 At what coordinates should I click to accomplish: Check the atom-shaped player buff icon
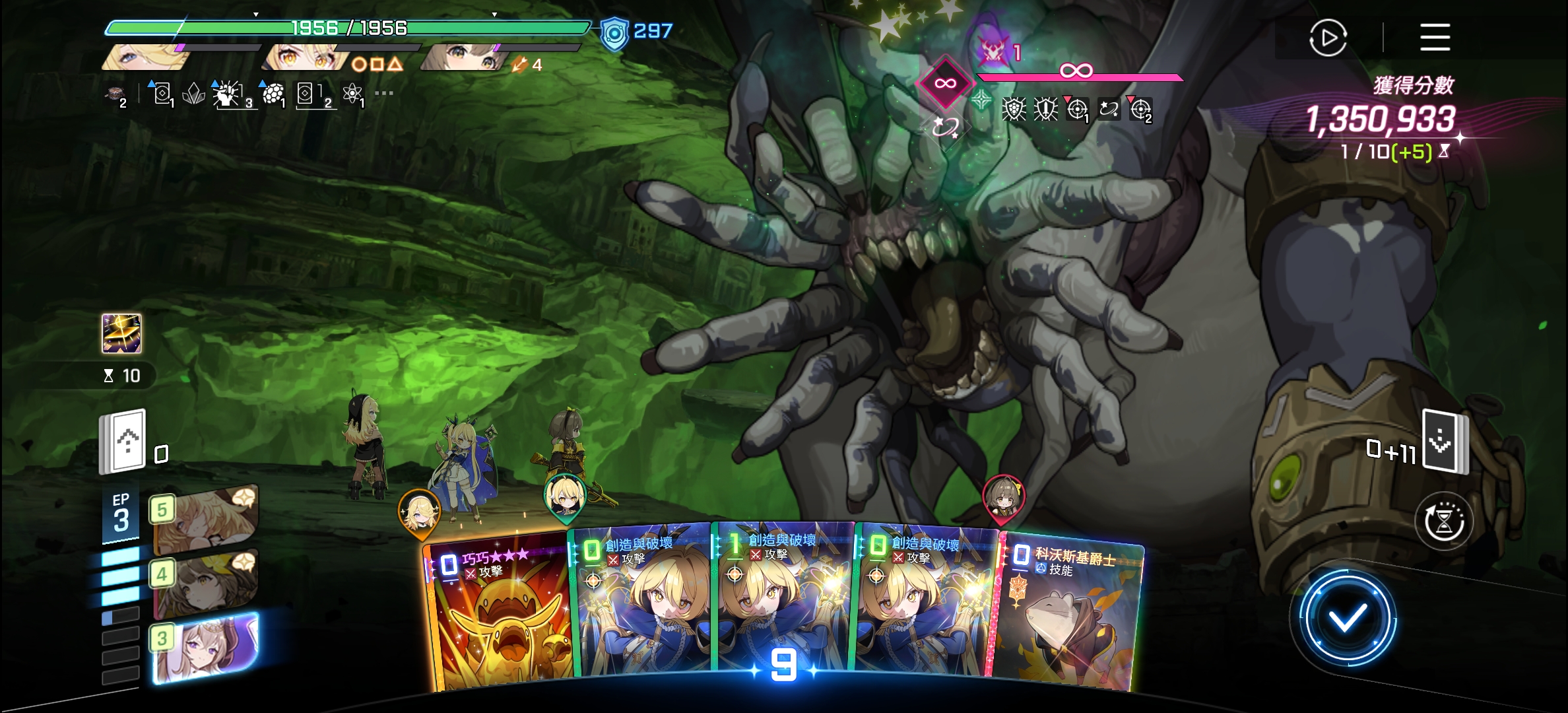pyautogui.click(x=353, y=94)
